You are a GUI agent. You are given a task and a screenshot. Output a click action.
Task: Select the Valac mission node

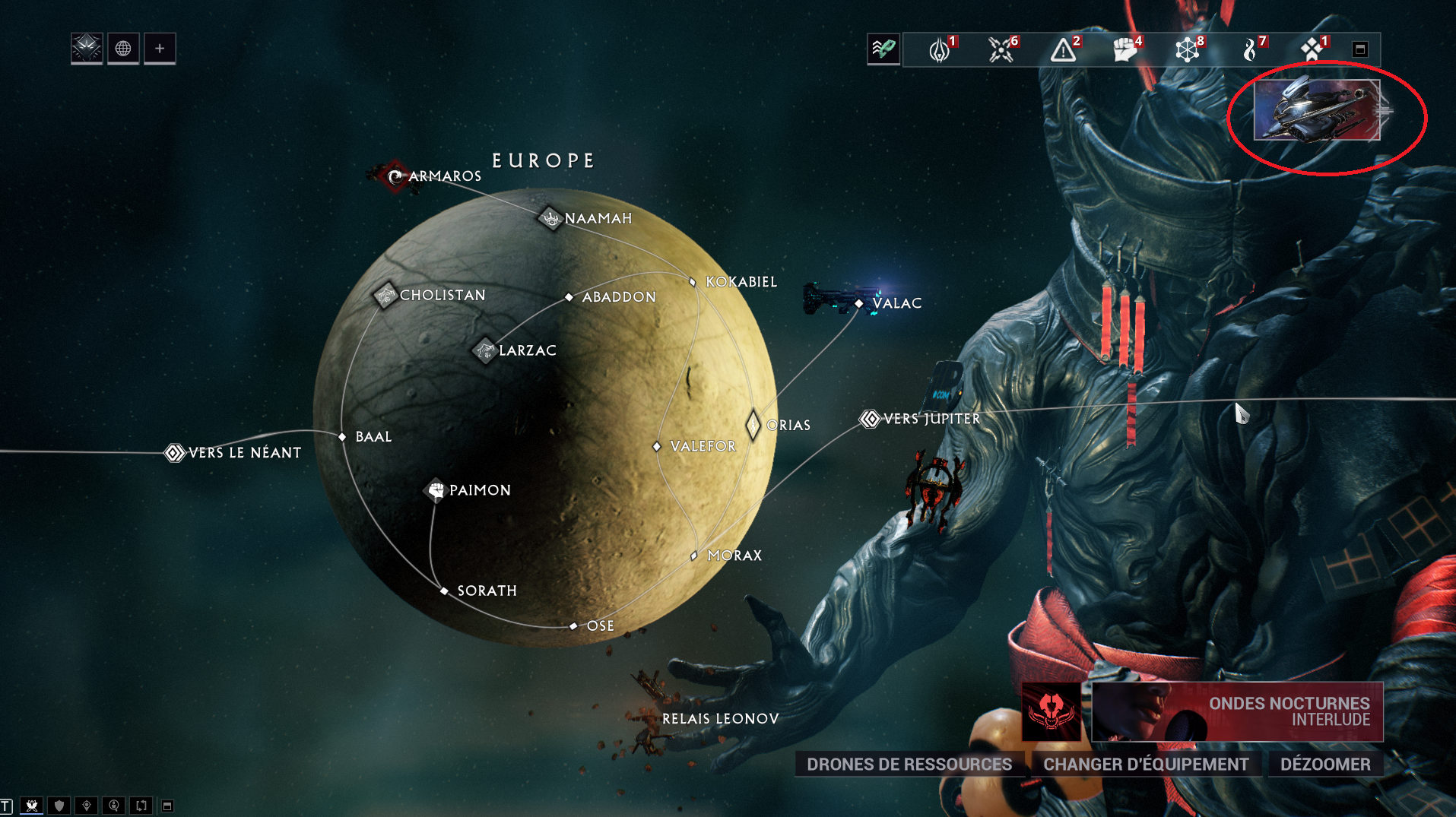pos(859,303)
